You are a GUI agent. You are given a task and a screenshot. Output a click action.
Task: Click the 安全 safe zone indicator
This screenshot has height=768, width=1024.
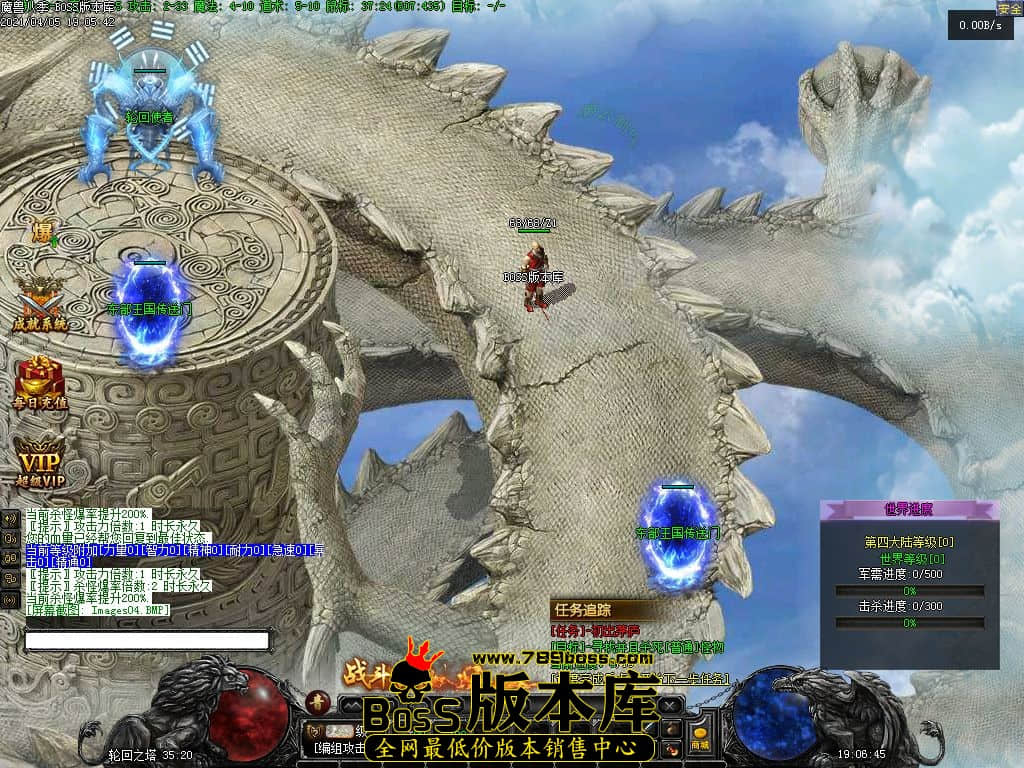pyautogui.click(x=1009, y=8)
